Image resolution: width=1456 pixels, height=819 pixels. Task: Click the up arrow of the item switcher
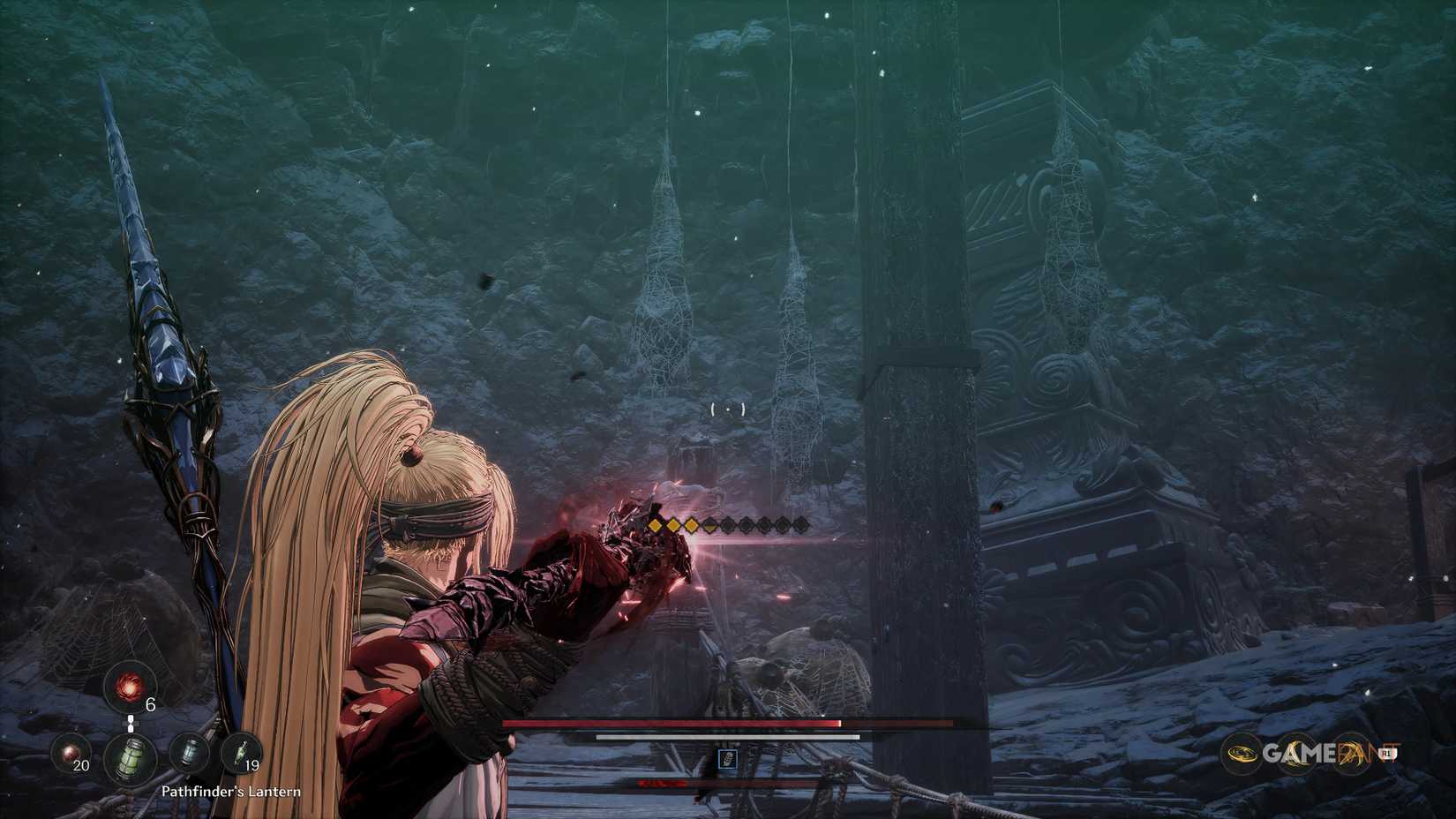click(x=131, y=719)
